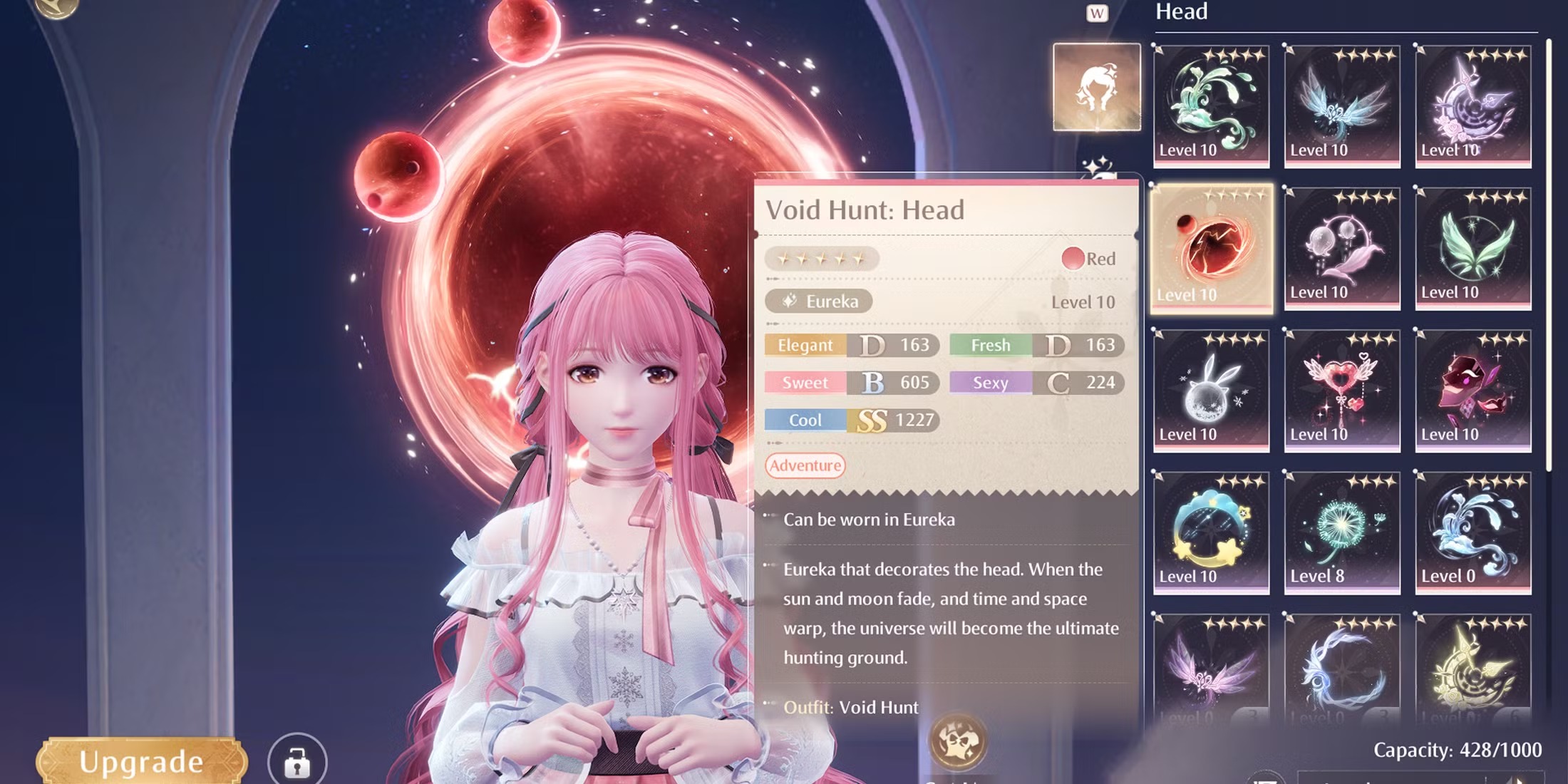Select the Level 8 dandelion Eureka
The image size is (1568, 784).
click(1341, 532)
